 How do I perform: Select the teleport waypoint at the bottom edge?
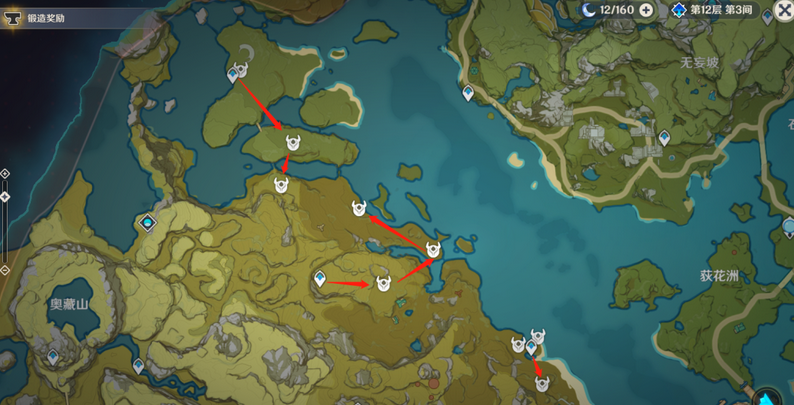(138, 366)
